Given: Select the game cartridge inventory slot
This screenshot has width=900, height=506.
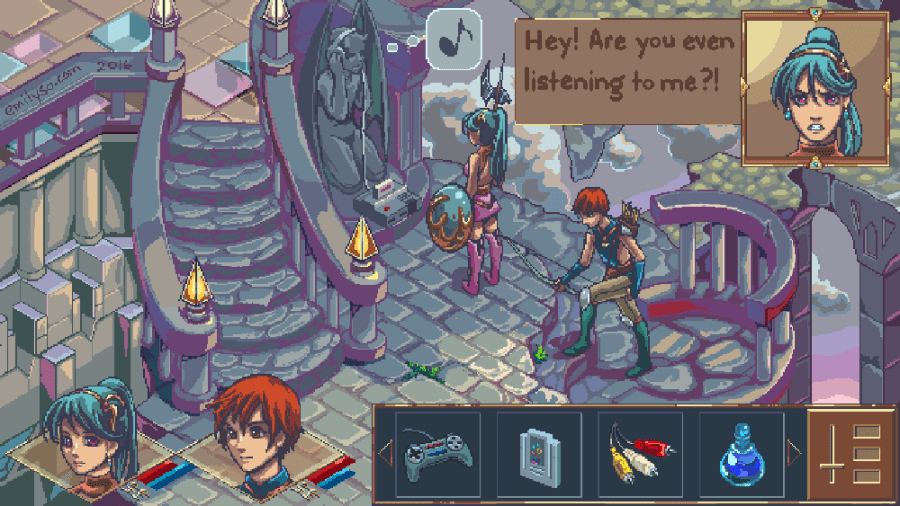Looking at the screenshot, I should pyautogui.click(x=540, y=455).
